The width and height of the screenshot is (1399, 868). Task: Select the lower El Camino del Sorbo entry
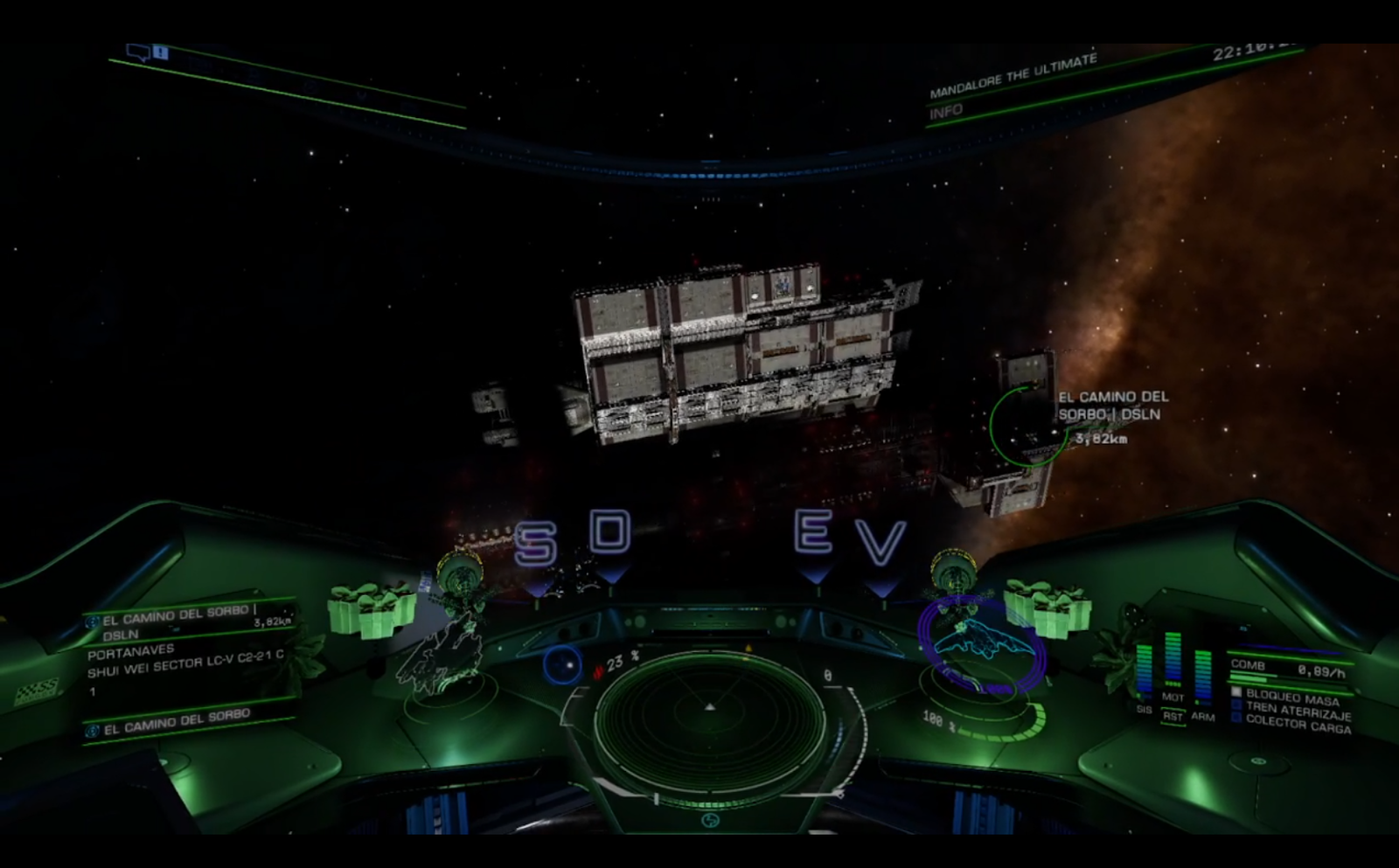pos(177,723)
